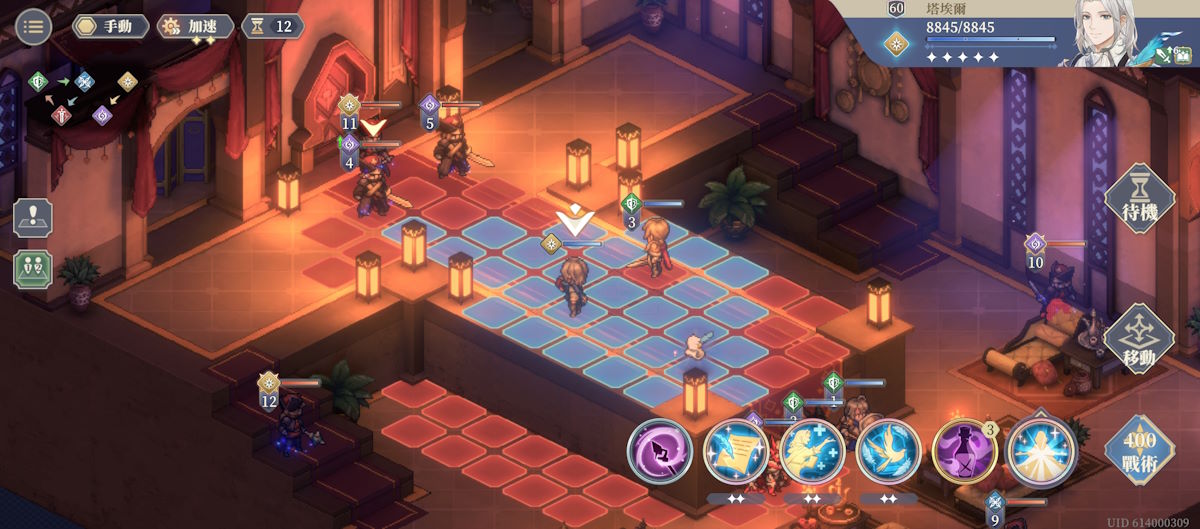This screenshot has width=1200, height=529.
Task: Activate the golden bird feather skill
Action: coord(888,452)
